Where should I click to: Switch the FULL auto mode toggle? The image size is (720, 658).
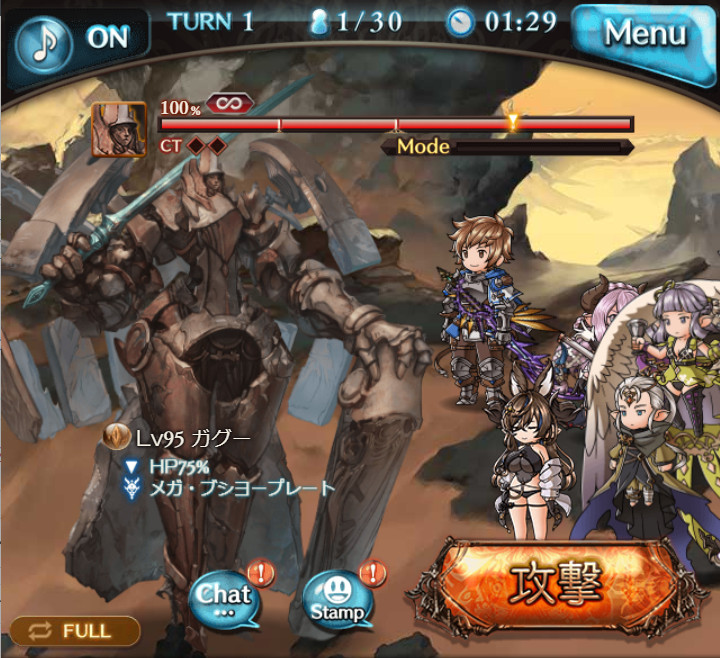(x=75, y=631)
